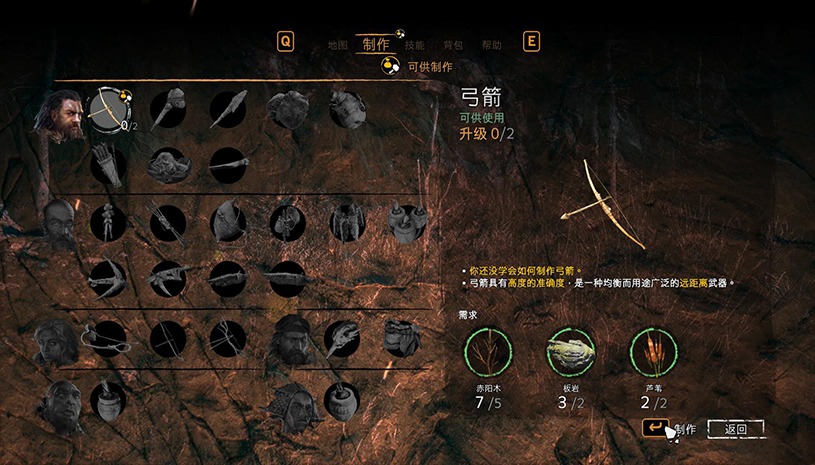Go to the 背包 backpack tab
This screenshot has width=815, height=465.
tap(453, 45)
